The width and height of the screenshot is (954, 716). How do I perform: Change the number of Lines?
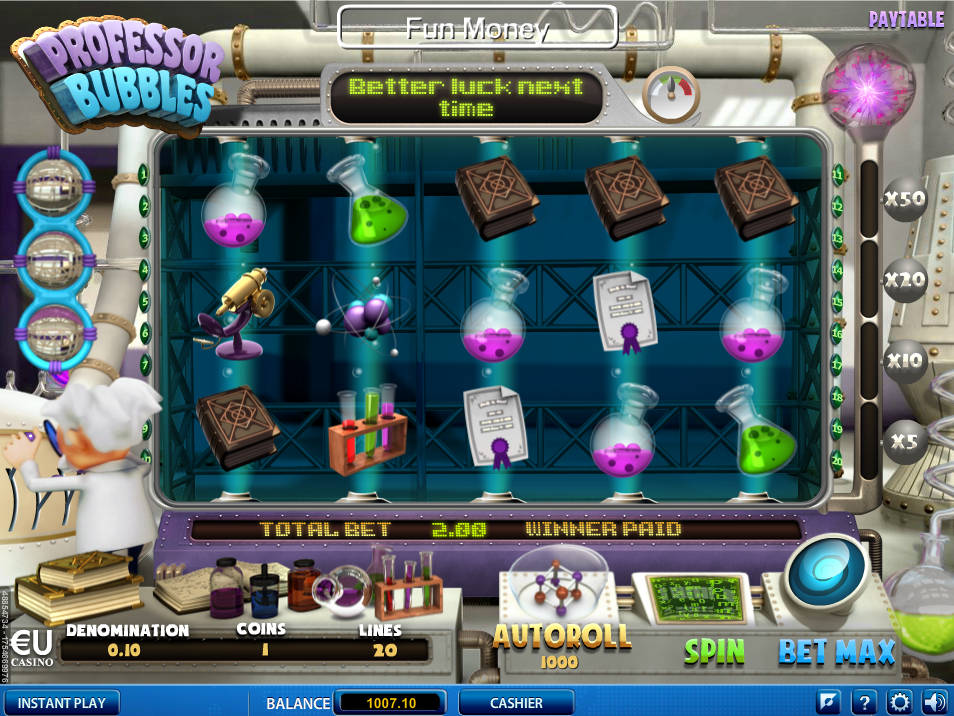point(379,650)
